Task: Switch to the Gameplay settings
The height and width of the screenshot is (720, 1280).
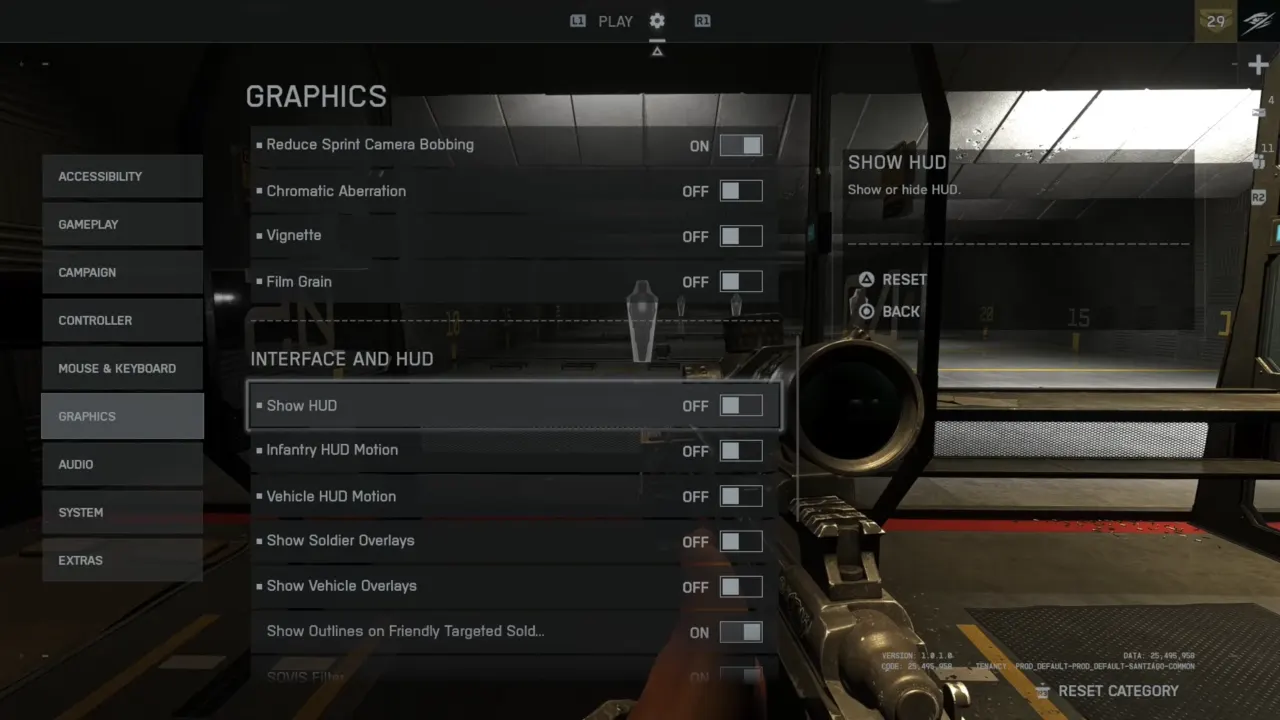Action: click(x=122, y=224)
